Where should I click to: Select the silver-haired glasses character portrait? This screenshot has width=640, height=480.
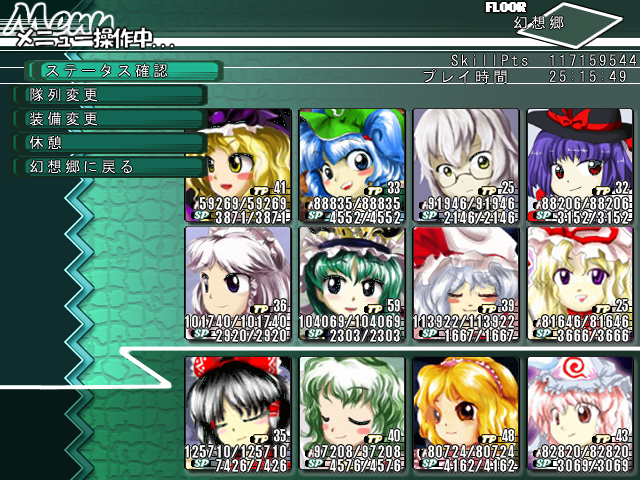tap(465, 160)
